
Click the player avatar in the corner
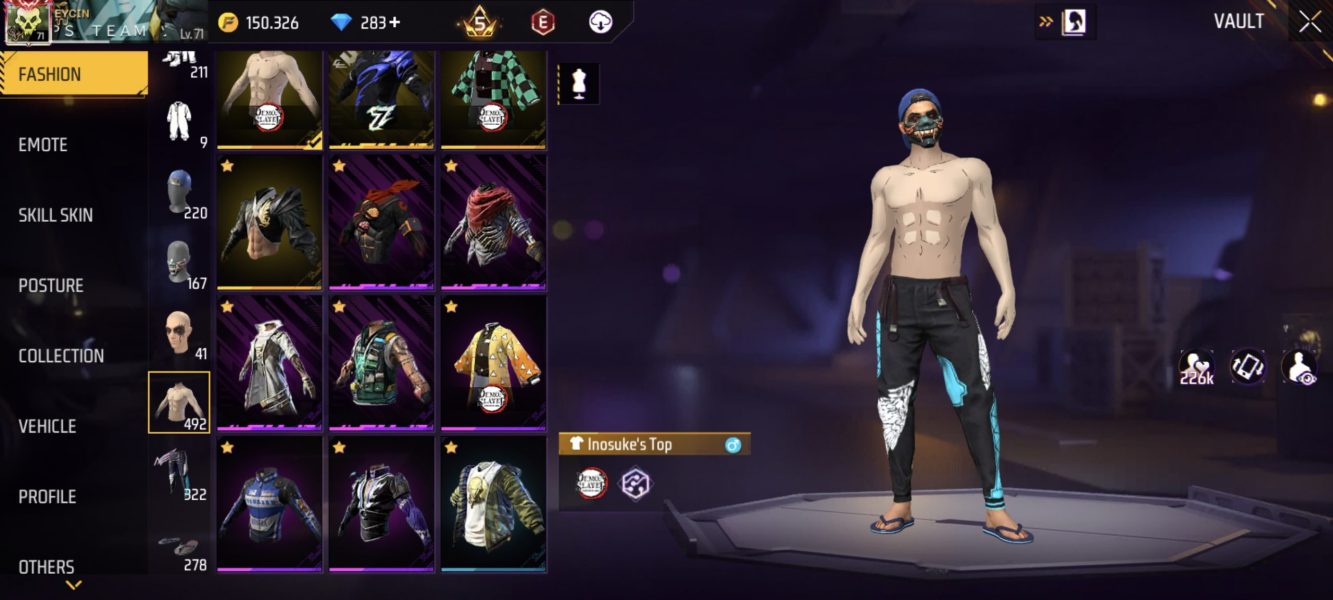click(28, 24)
